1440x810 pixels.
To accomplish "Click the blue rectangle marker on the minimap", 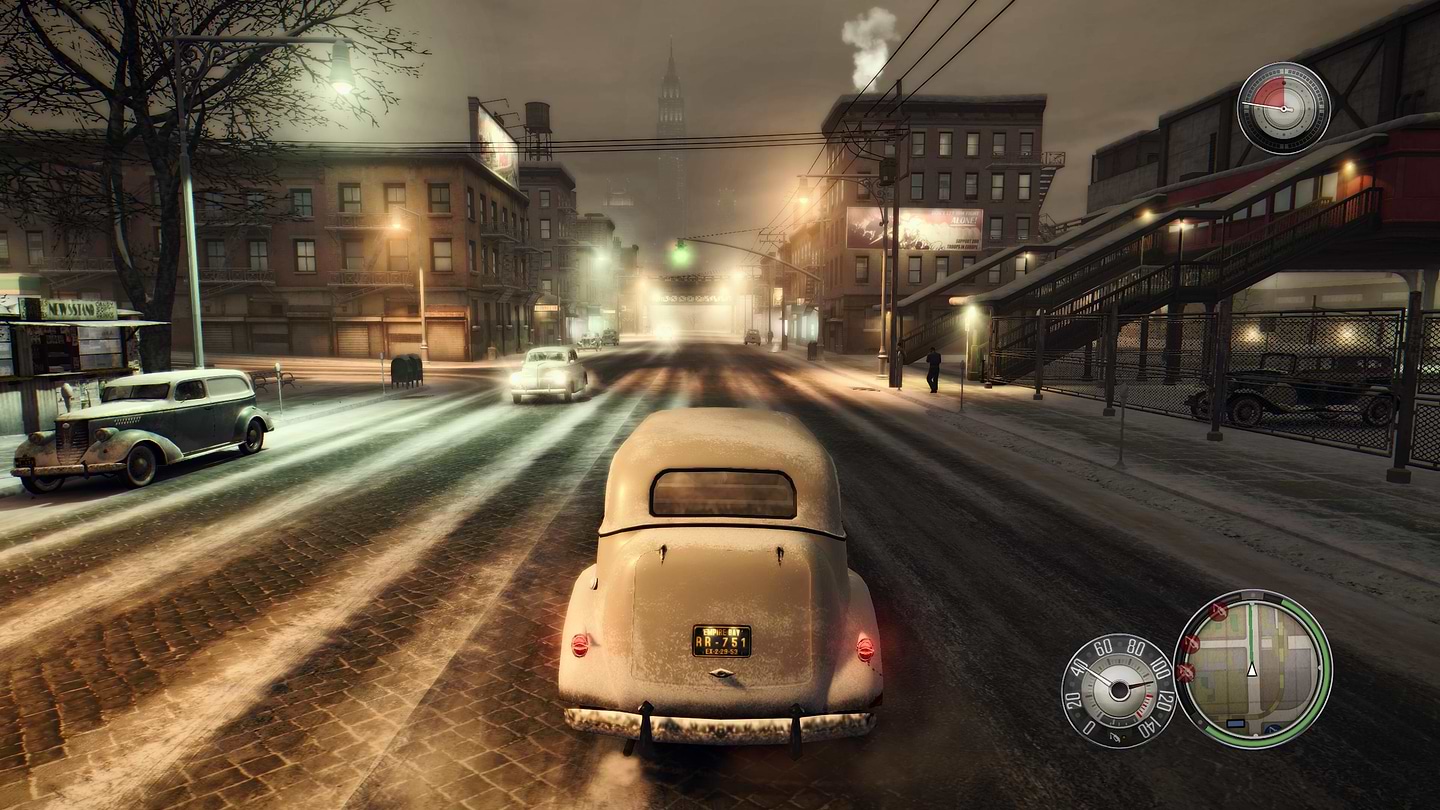I will pyautogui.click(x=1236, y=723).
